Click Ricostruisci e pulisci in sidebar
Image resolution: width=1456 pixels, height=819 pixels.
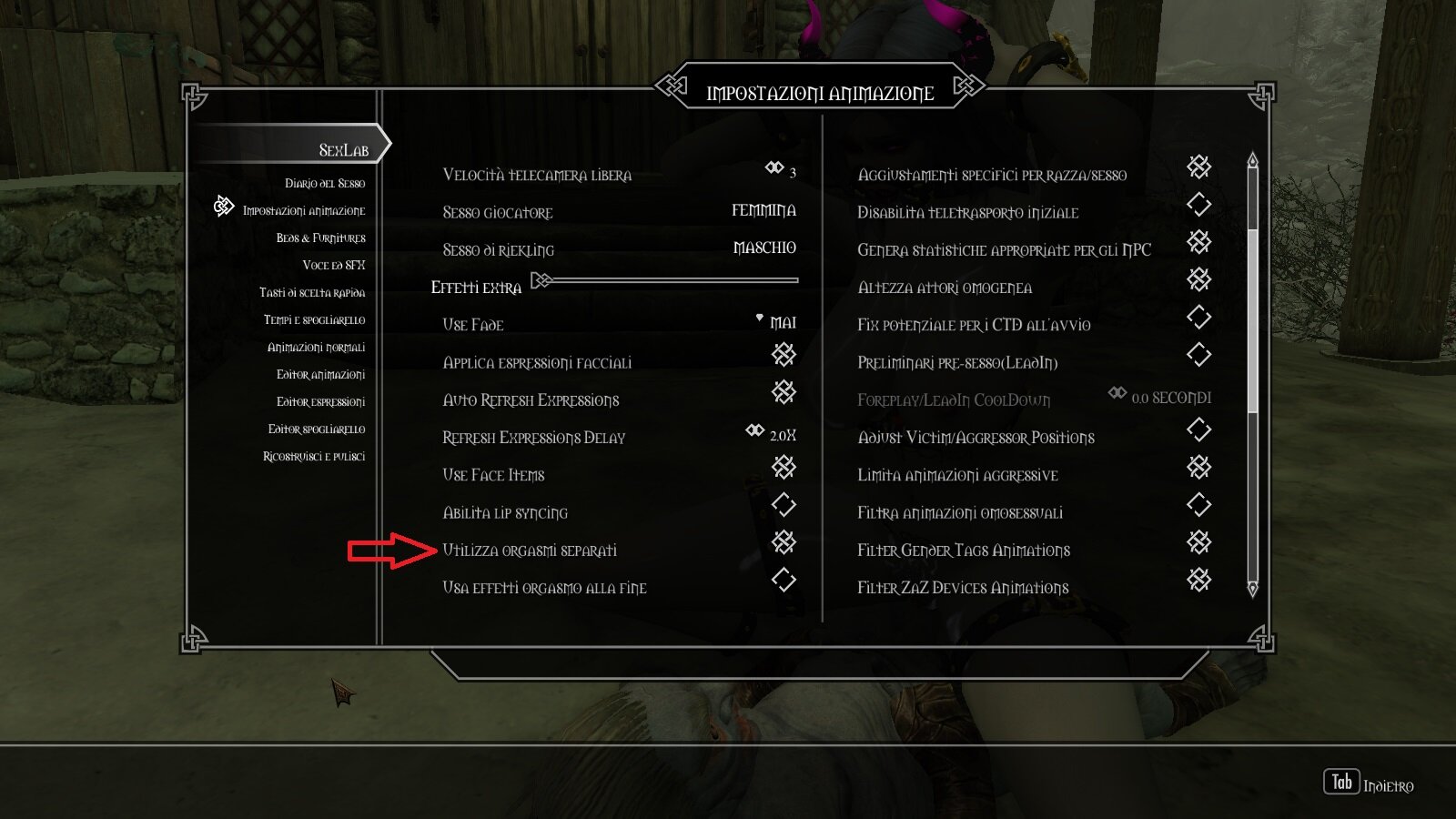pos(313,456)
